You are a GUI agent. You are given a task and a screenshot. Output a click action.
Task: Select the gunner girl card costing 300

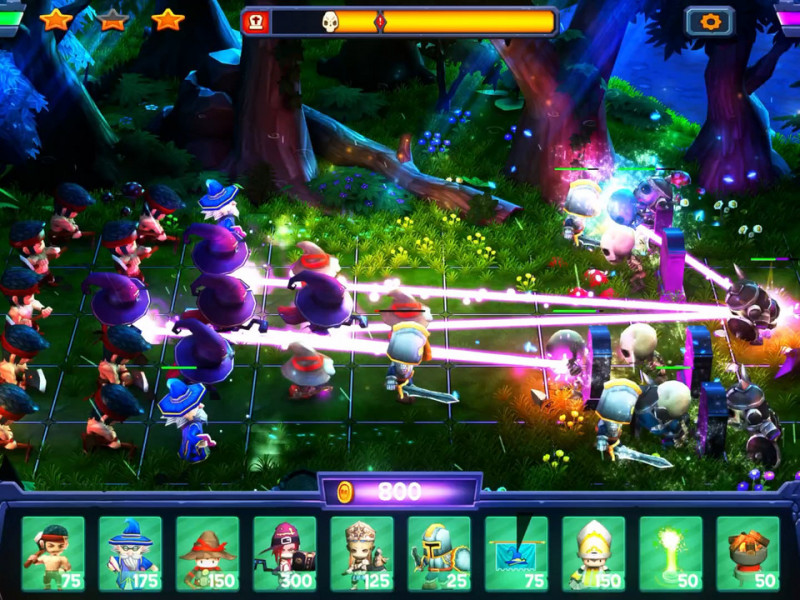(x=285, y=553)
